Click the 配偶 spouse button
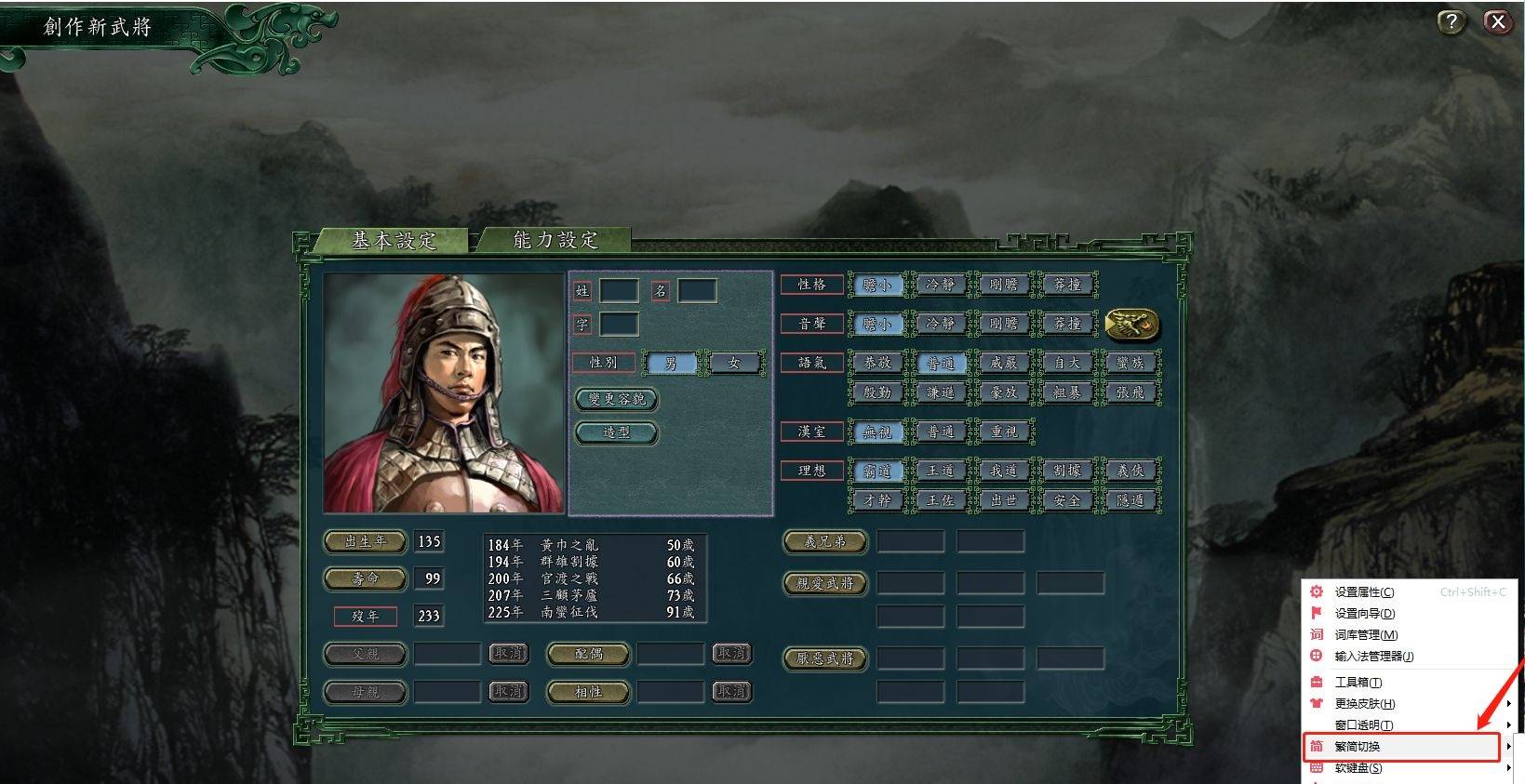1525x784 pixels. pyautogui.click(x=588, y=655)
